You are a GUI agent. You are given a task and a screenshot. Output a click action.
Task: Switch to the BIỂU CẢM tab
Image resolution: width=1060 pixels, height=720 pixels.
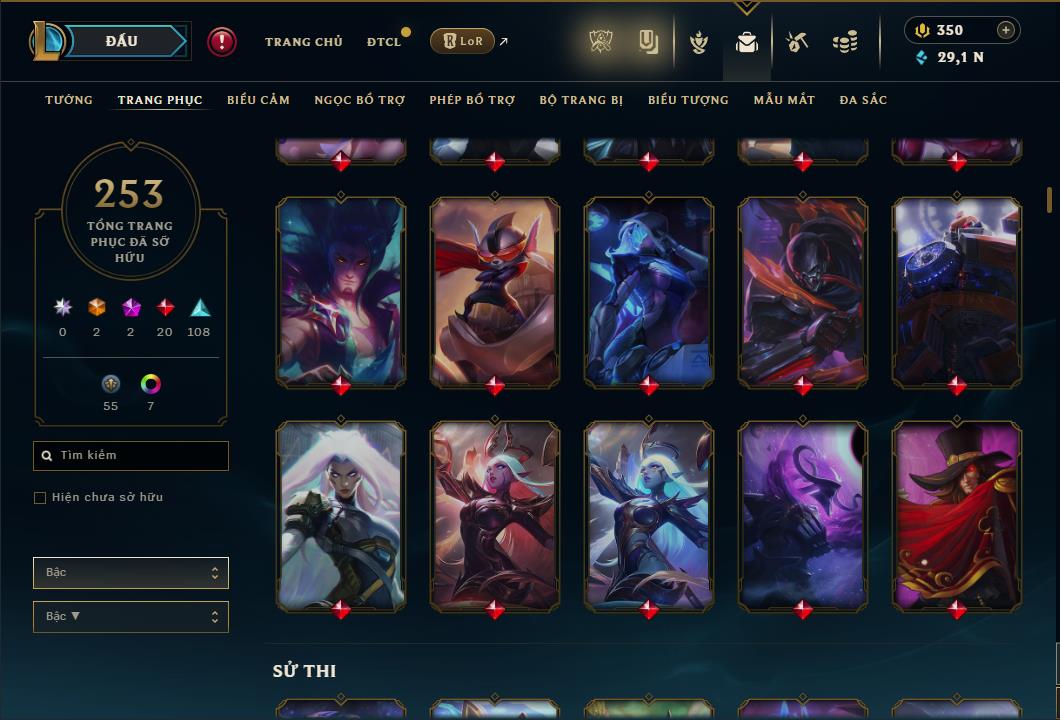click(258, 100)
